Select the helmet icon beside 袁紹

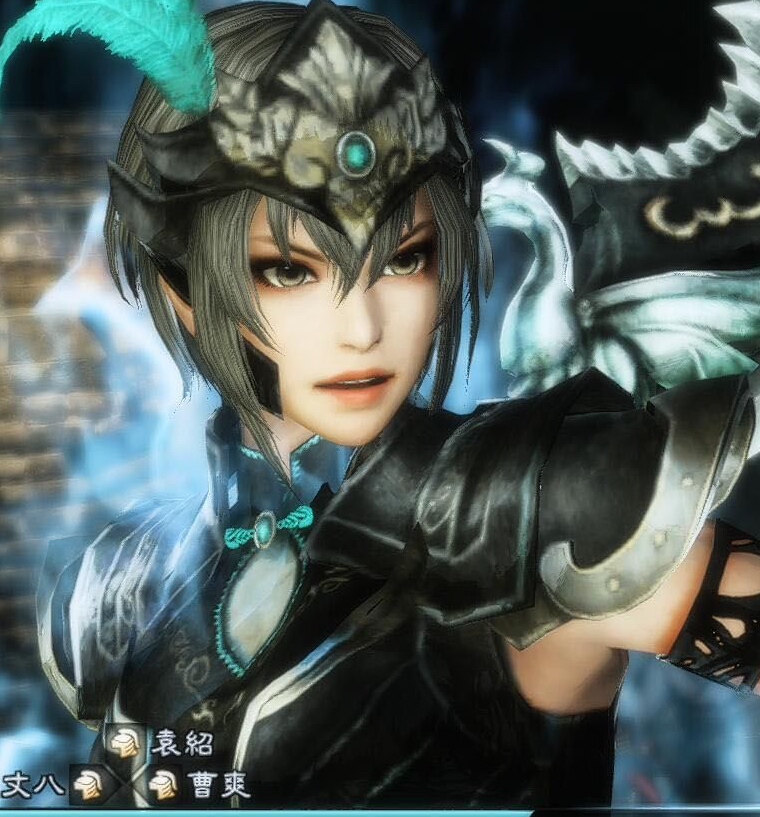[x=126, y=744]
